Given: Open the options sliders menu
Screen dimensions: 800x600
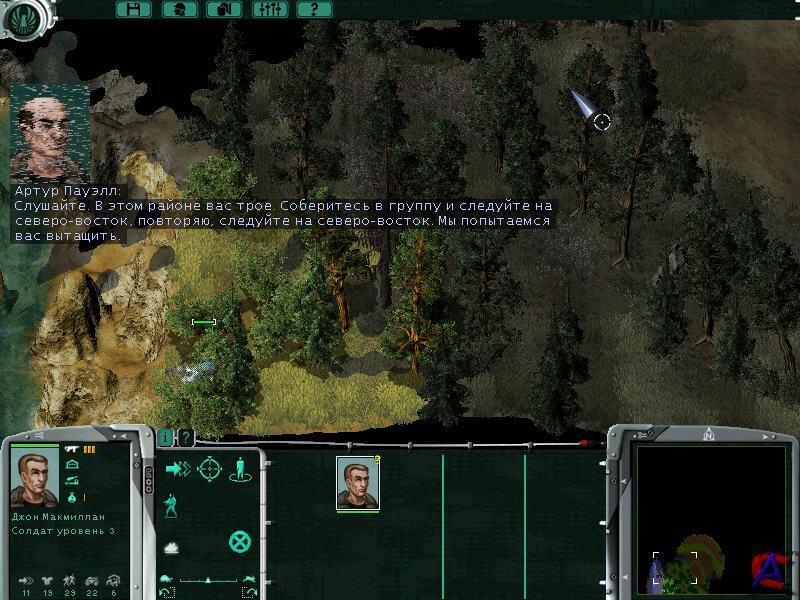Looking at the screenshot, I should [269, 9].
